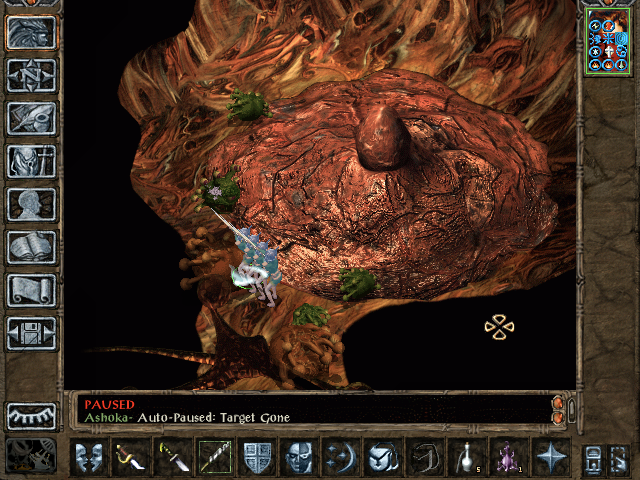Open the character record bust button
This screenshot has height=480, width=640.
pos(31,204)
